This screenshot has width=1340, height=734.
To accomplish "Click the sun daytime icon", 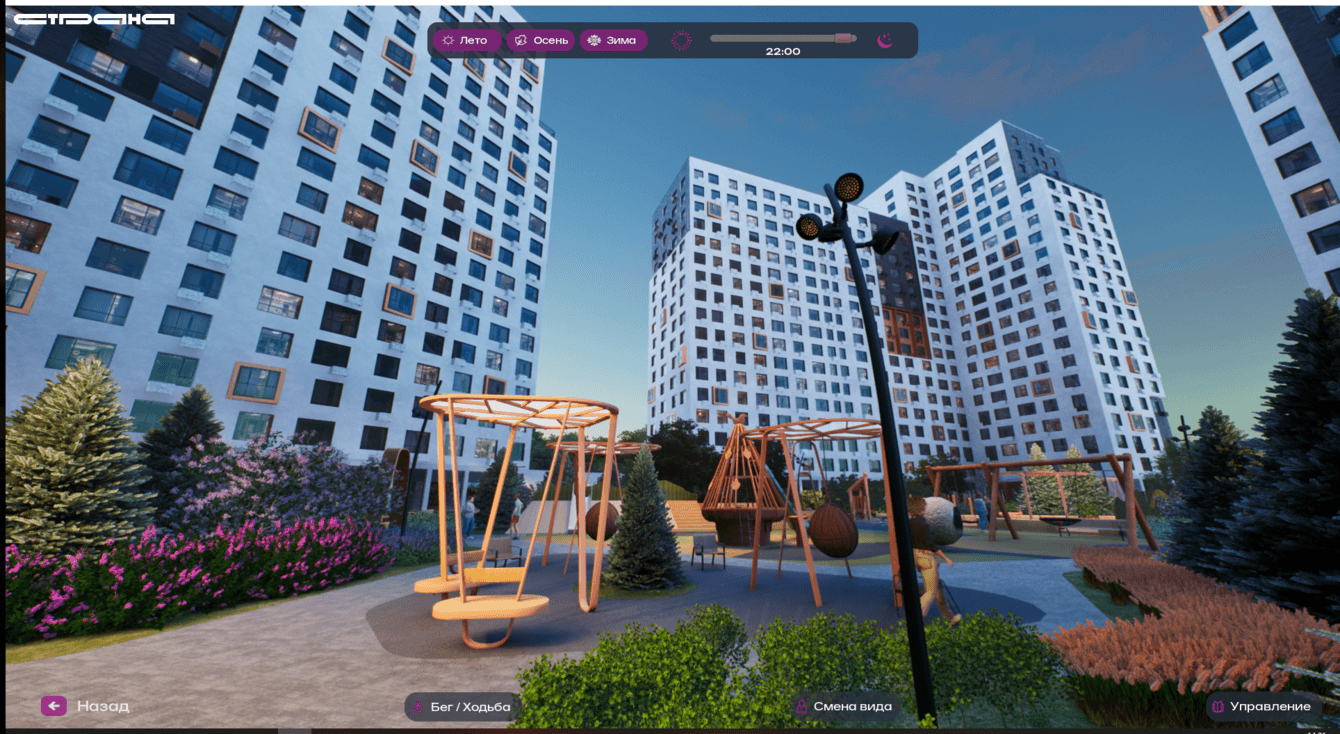I will pos(681,41).
